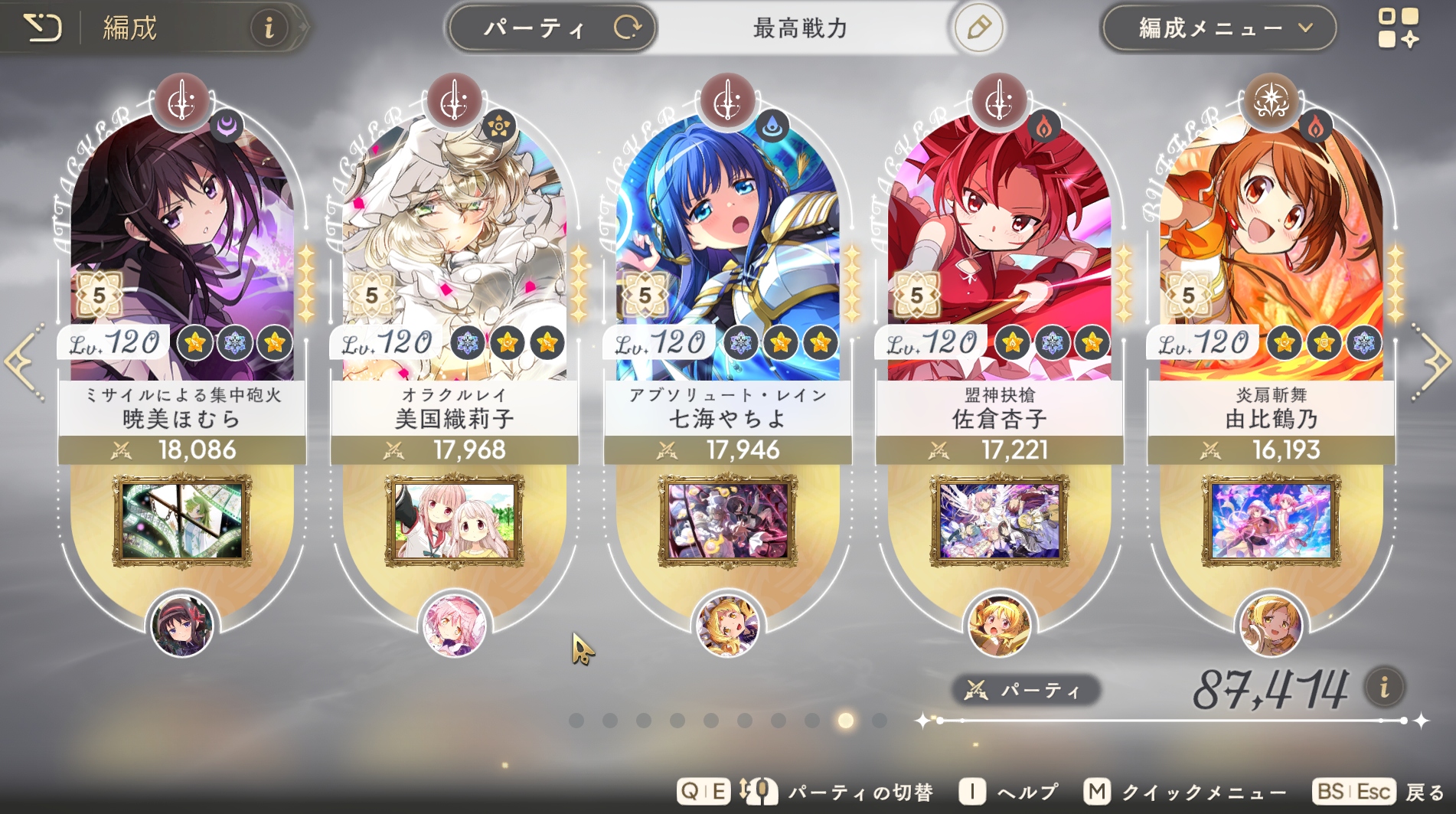Show party power details via info icon

(x=1384, y=687)
